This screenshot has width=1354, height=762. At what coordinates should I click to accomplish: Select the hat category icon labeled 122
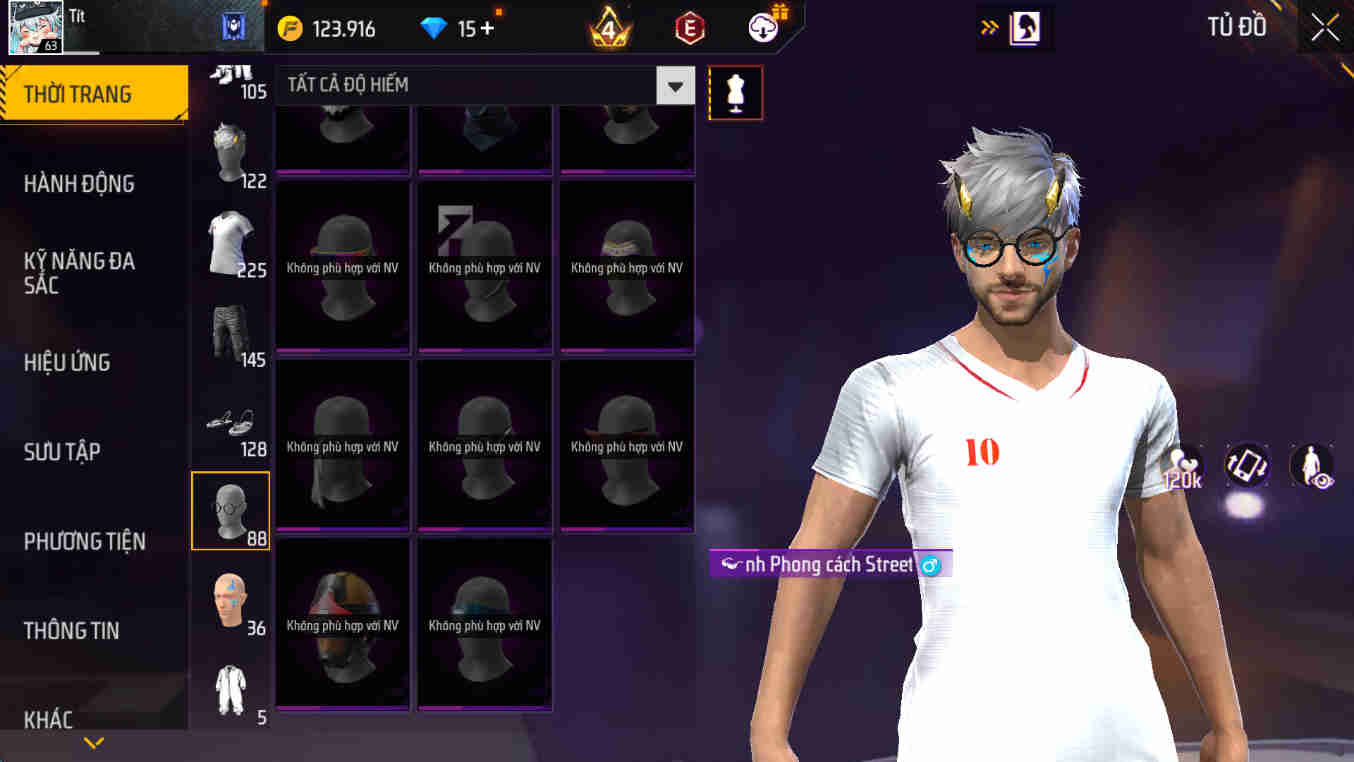tap(230, 148)
